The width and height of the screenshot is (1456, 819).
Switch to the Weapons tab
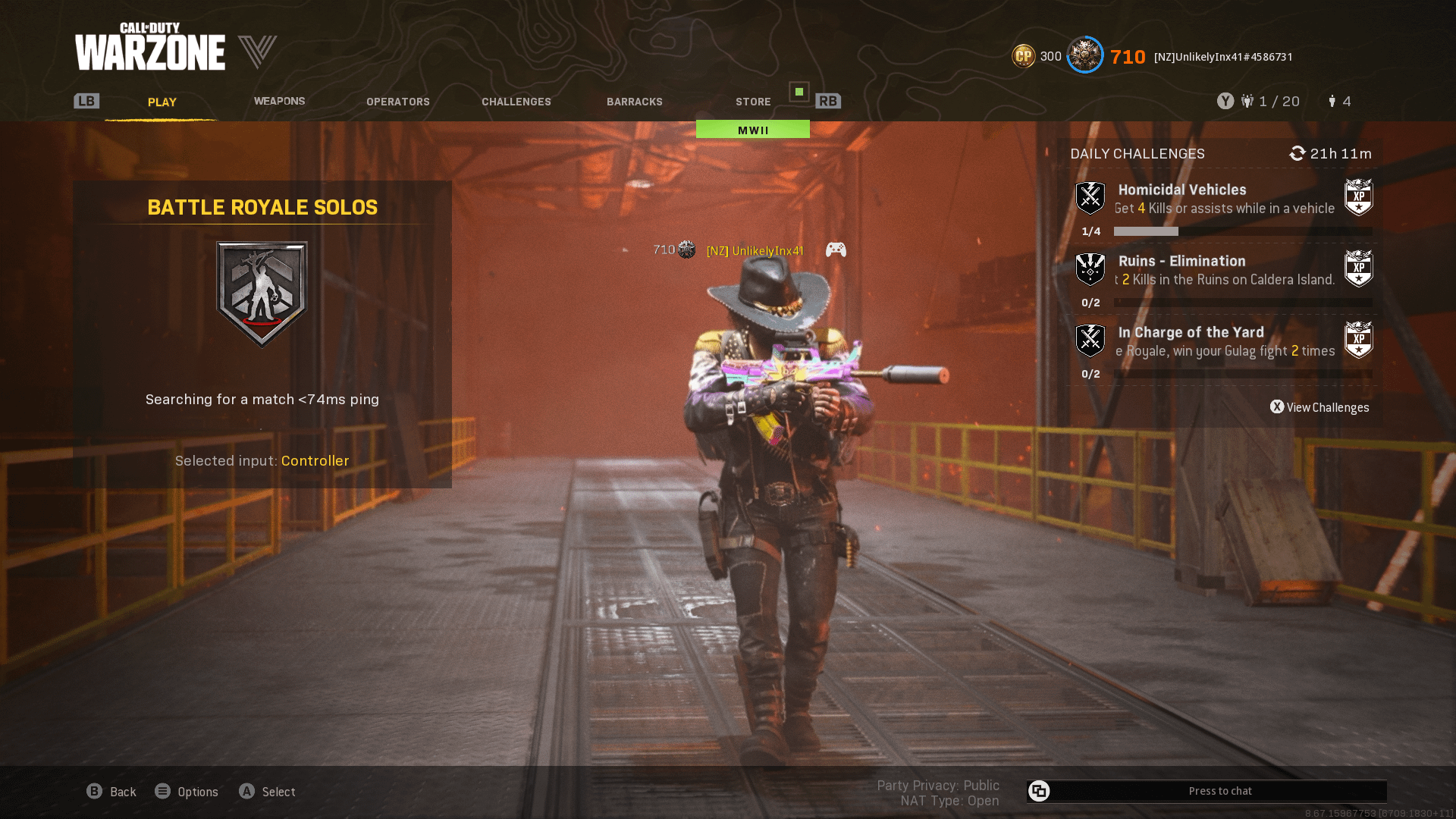coord(279,101)
